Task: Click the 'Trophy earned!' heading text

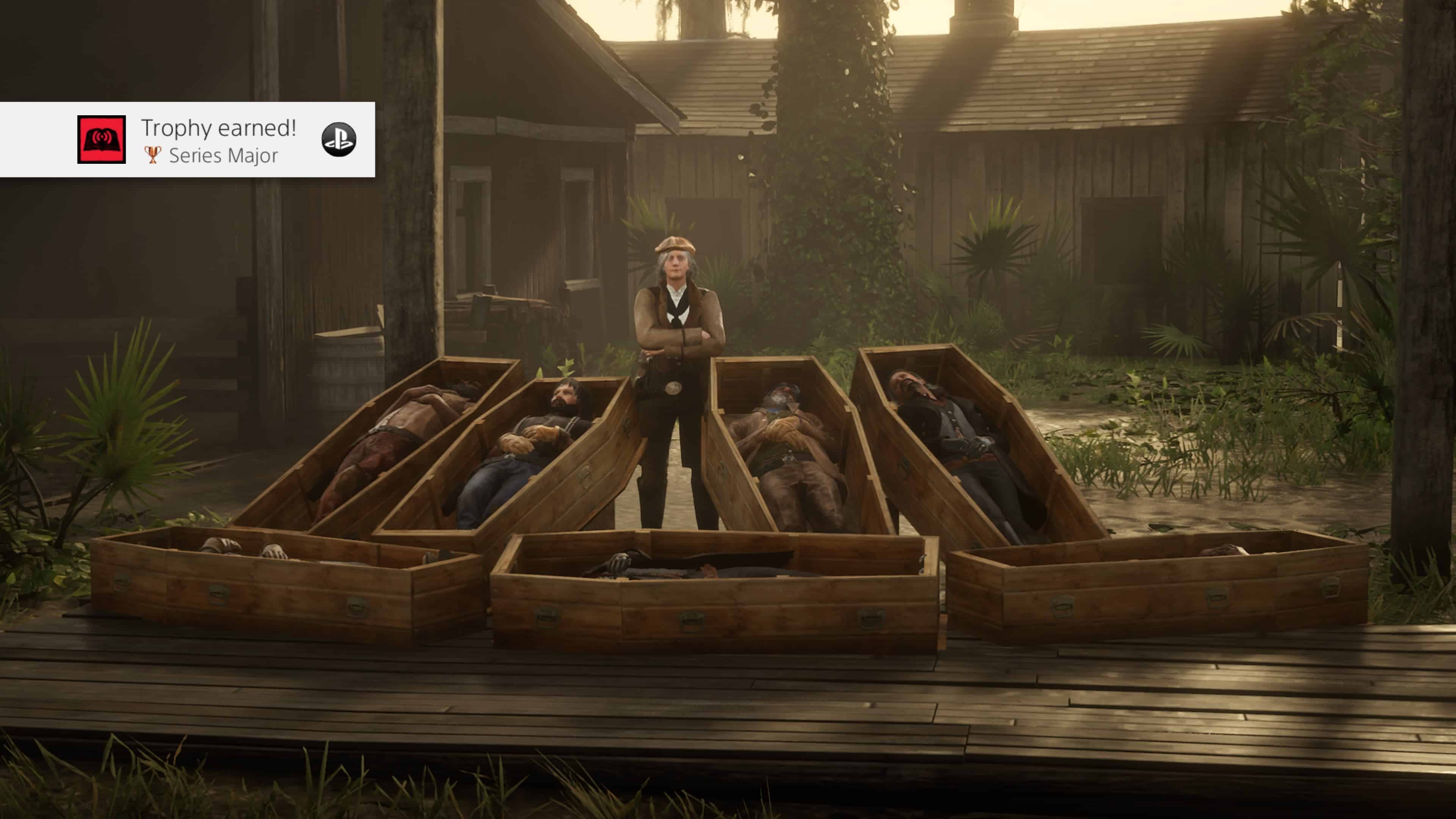Action: pyautogui.click(x=219, y=128)
